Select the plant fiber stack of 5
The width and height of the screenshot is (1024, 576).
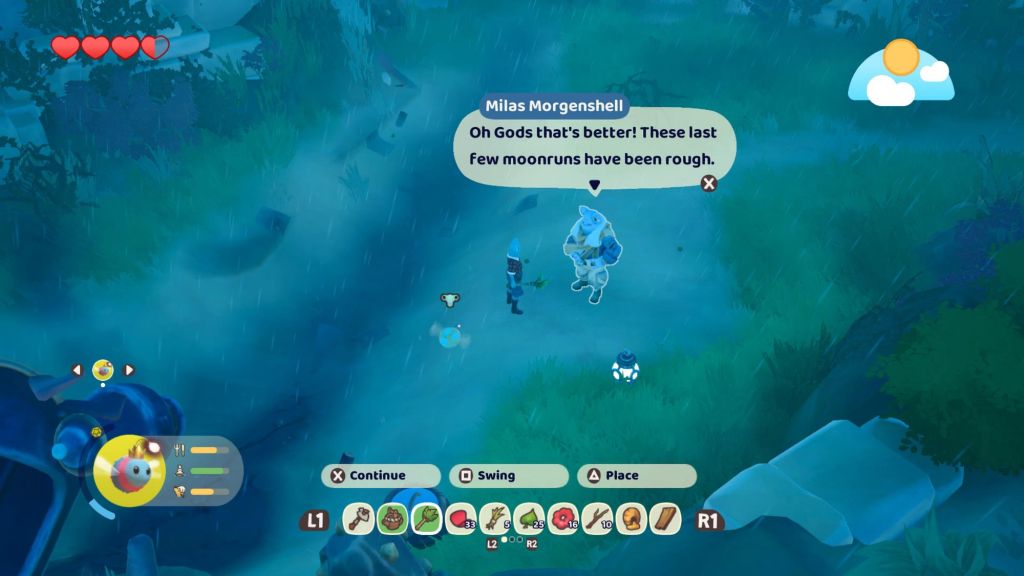click(494, 519)
